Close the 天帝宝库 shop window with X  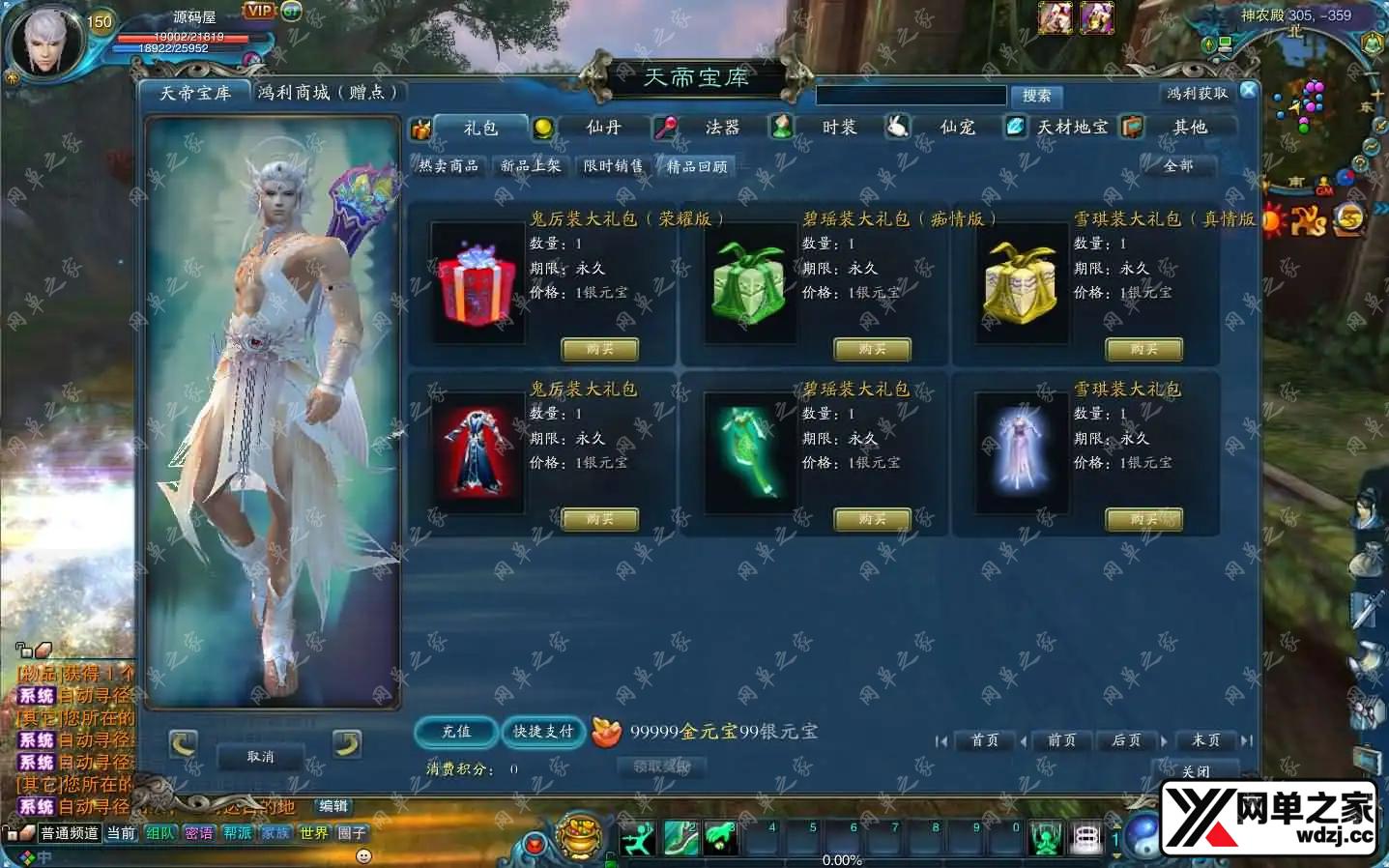pos(1248,90)
